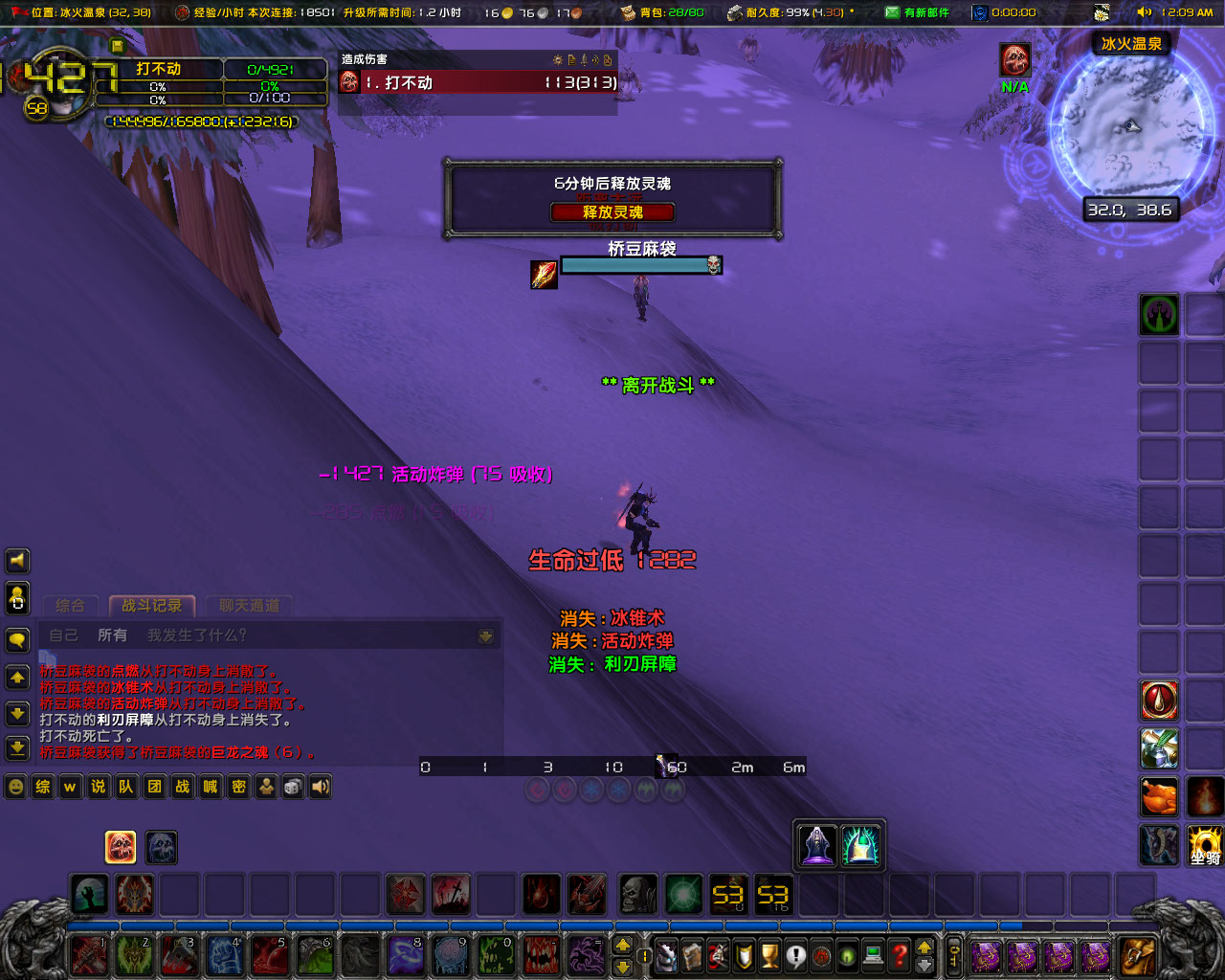Toggle the speaker icon left of the chat frame
This screenshot has height=980, width=1225.
click(x=17, y=561)
